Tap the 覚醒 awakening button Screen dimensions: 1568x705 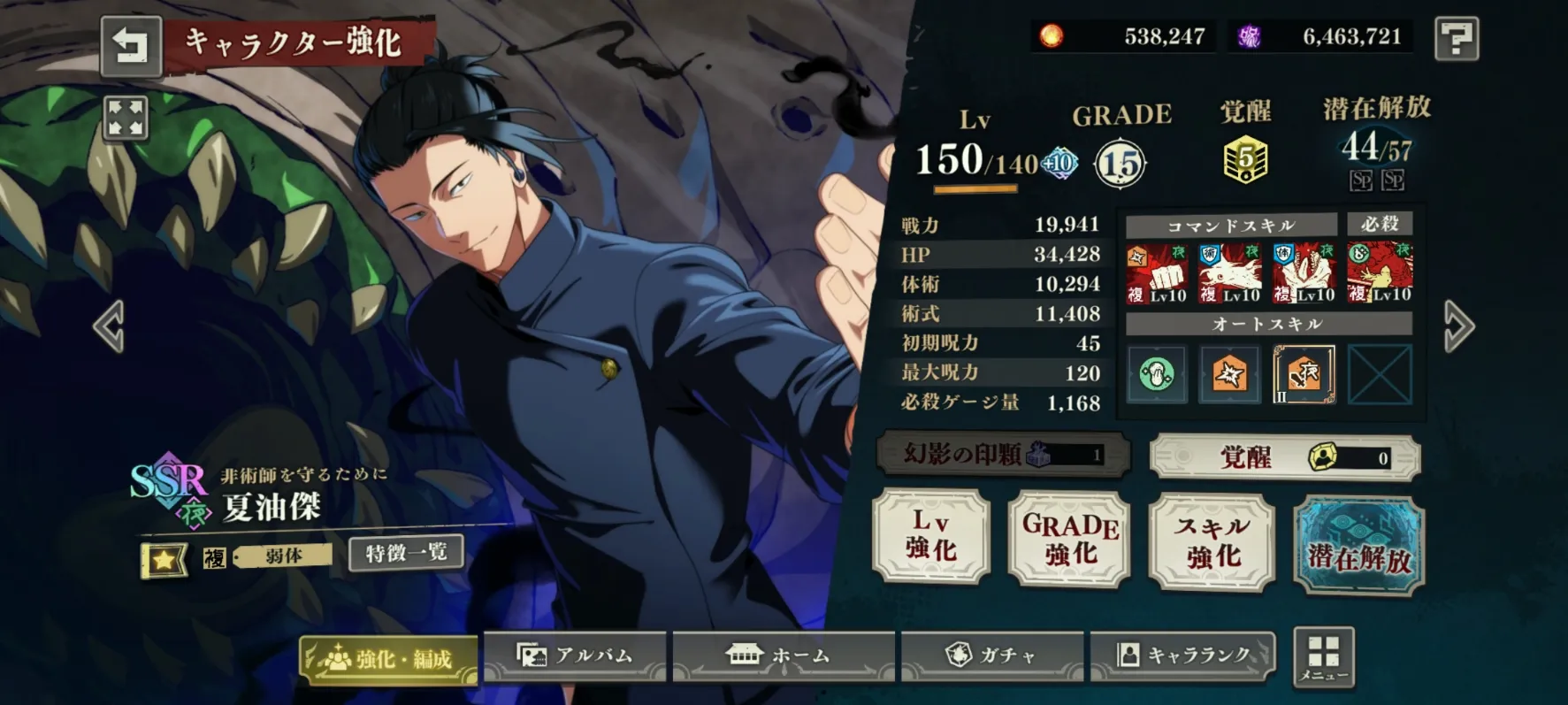tap(1284, 457)
